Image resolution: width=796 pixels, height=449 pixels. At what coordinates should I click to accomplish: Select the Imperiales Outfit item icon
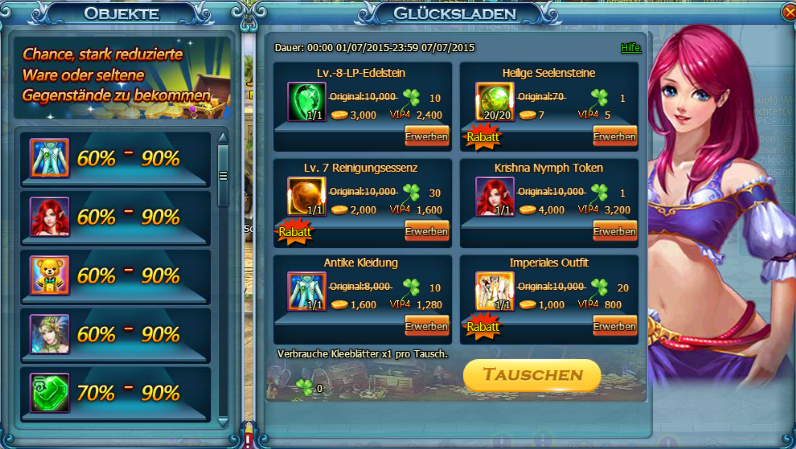493,291
